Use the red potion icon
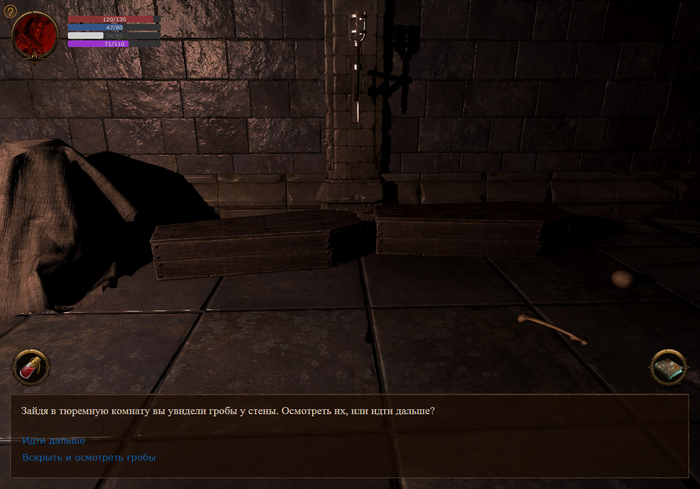 pos(31,367)
